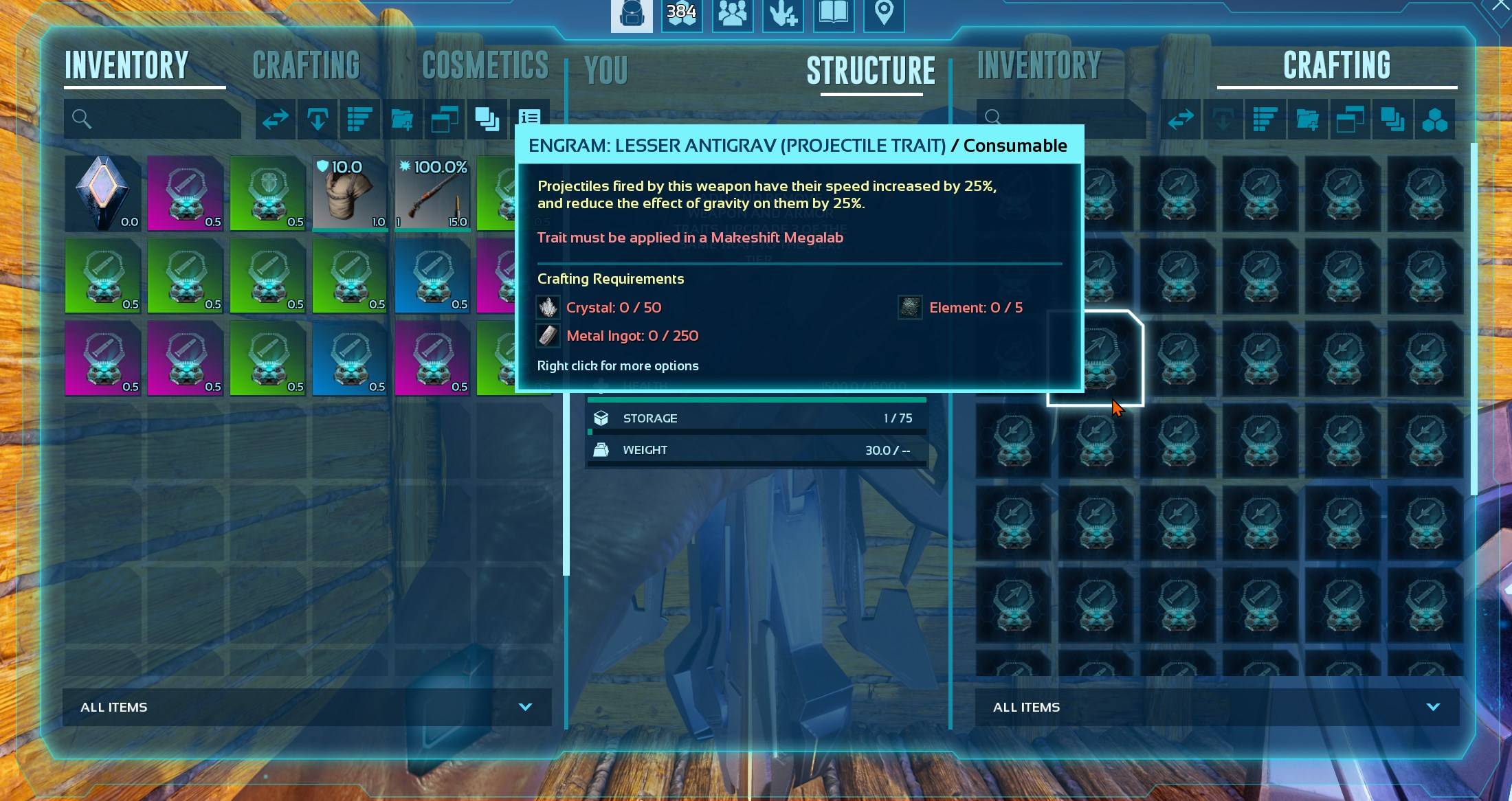Open the engrams icon showing 384

(681, 15)
